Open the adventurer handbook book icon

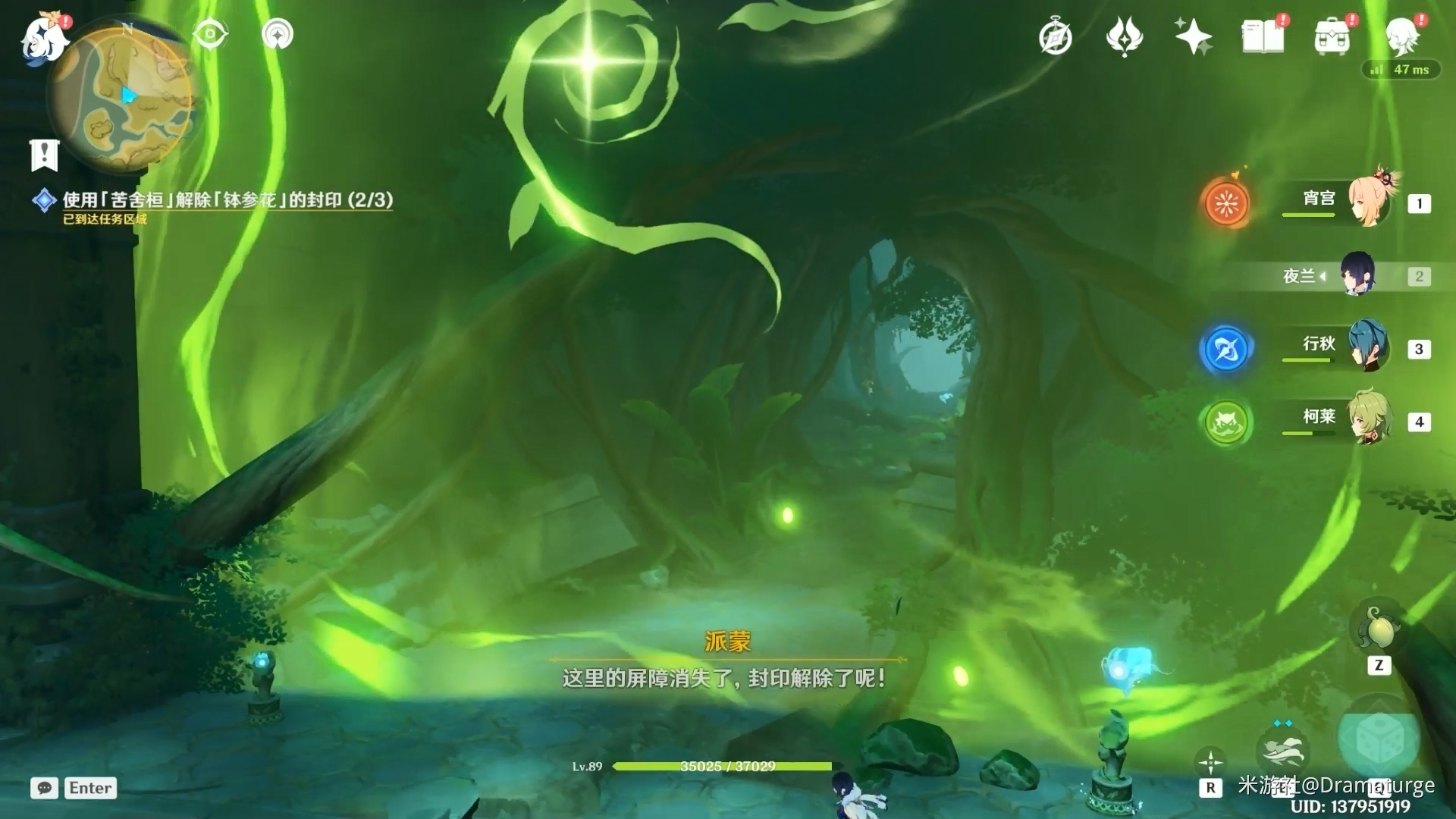tap(1263, 37)
